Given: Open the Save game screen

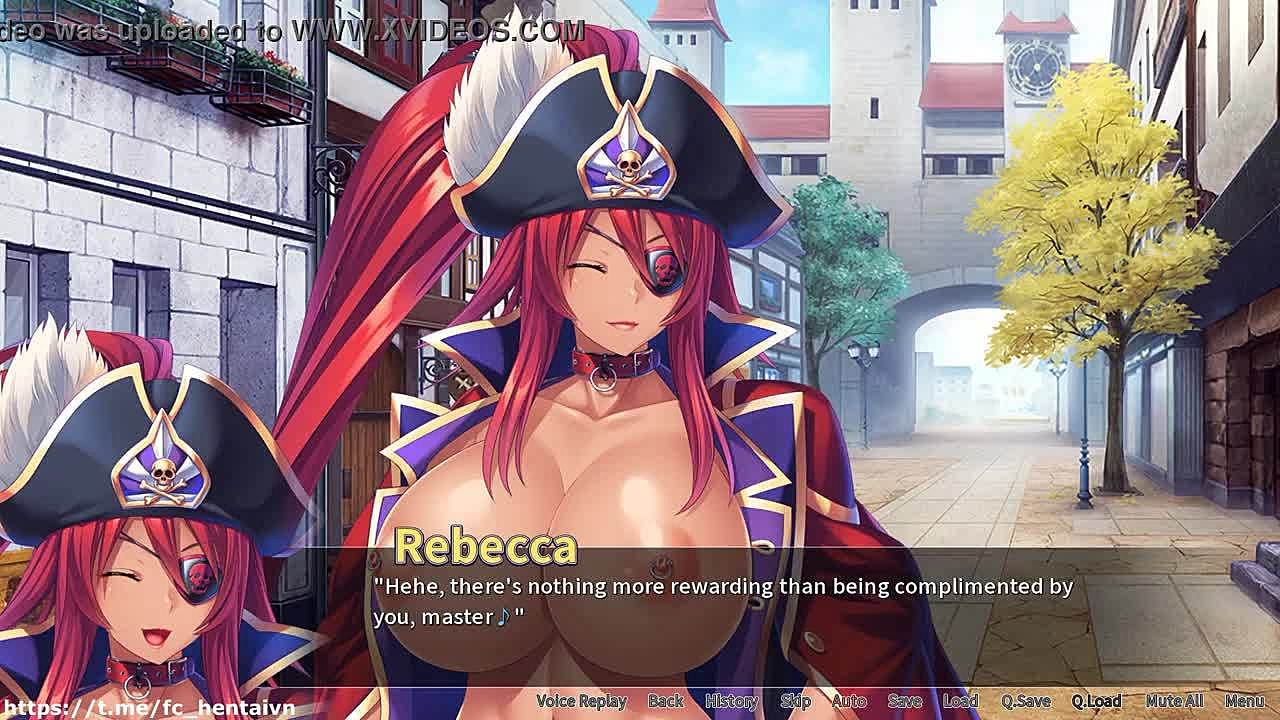Looking at the screenshot, I should coord(904,701).
